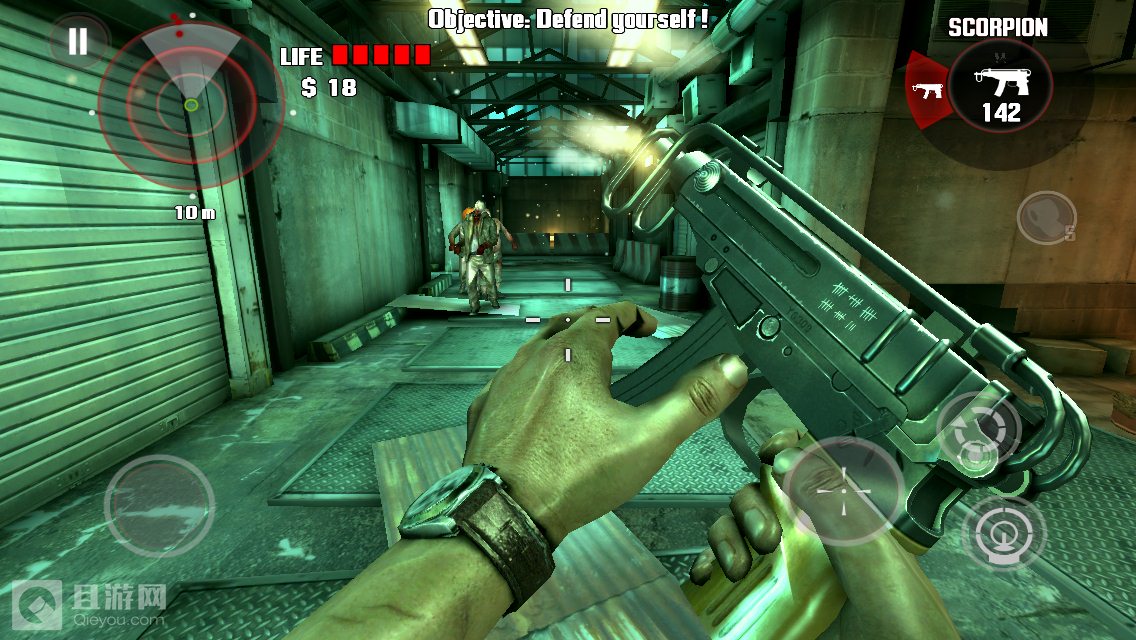Tap the movement joystick circle

coord(159,505)
